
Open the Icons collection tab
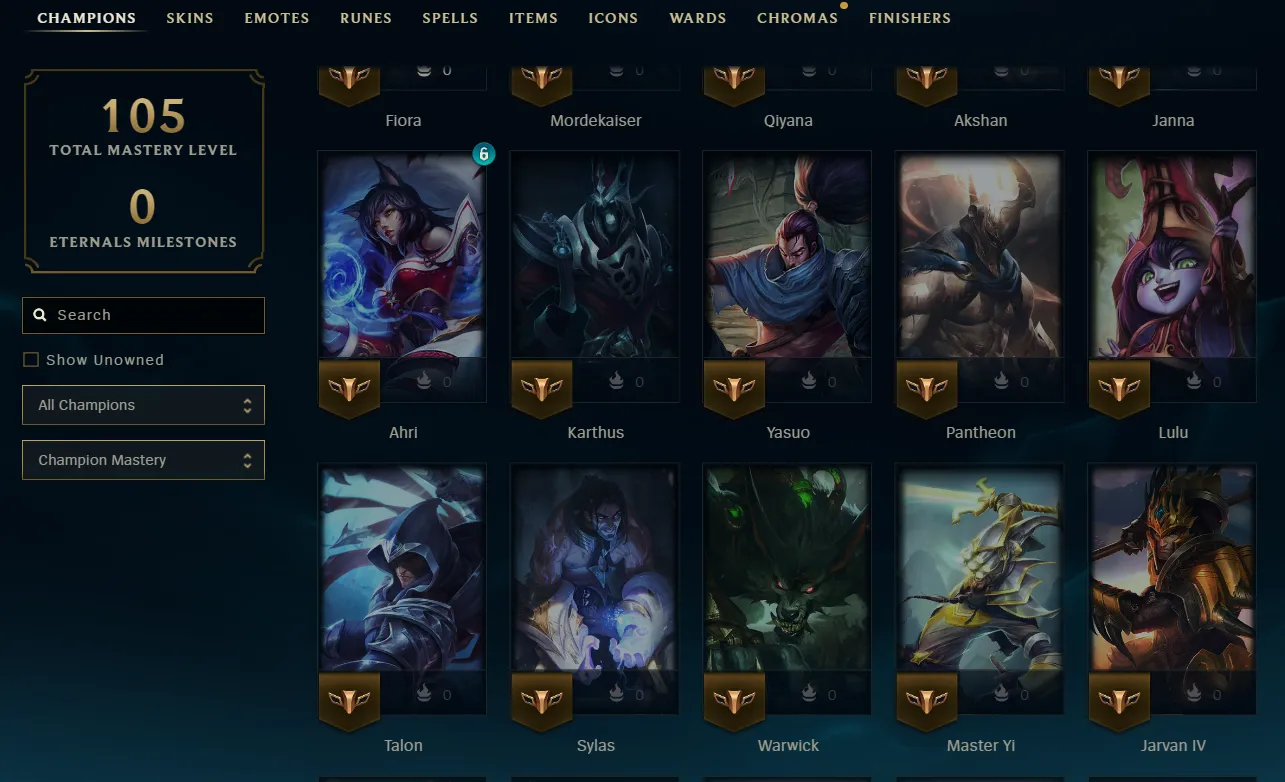[x=613, y=18]
